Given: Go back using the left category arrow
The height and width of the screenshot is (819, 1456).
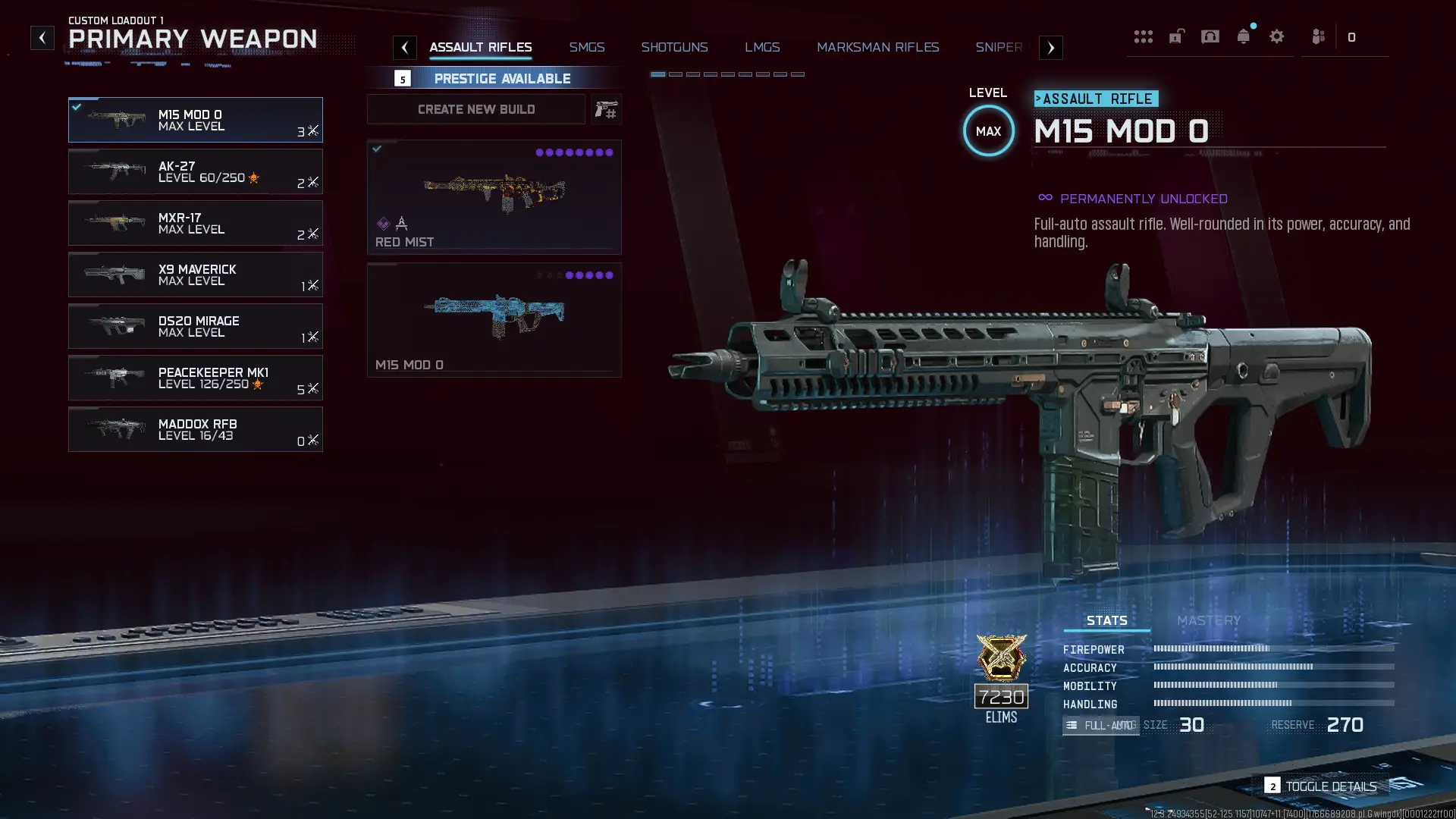Looking at the screenshot, I should [405, 47].
